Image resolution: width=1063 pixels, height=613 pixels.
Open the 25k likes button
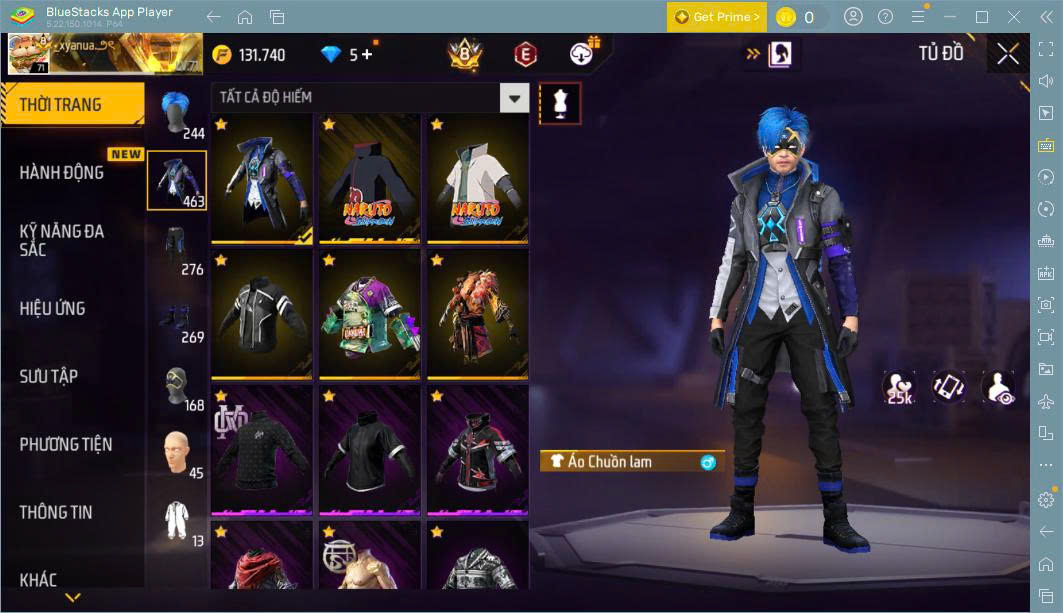point(900,388)
